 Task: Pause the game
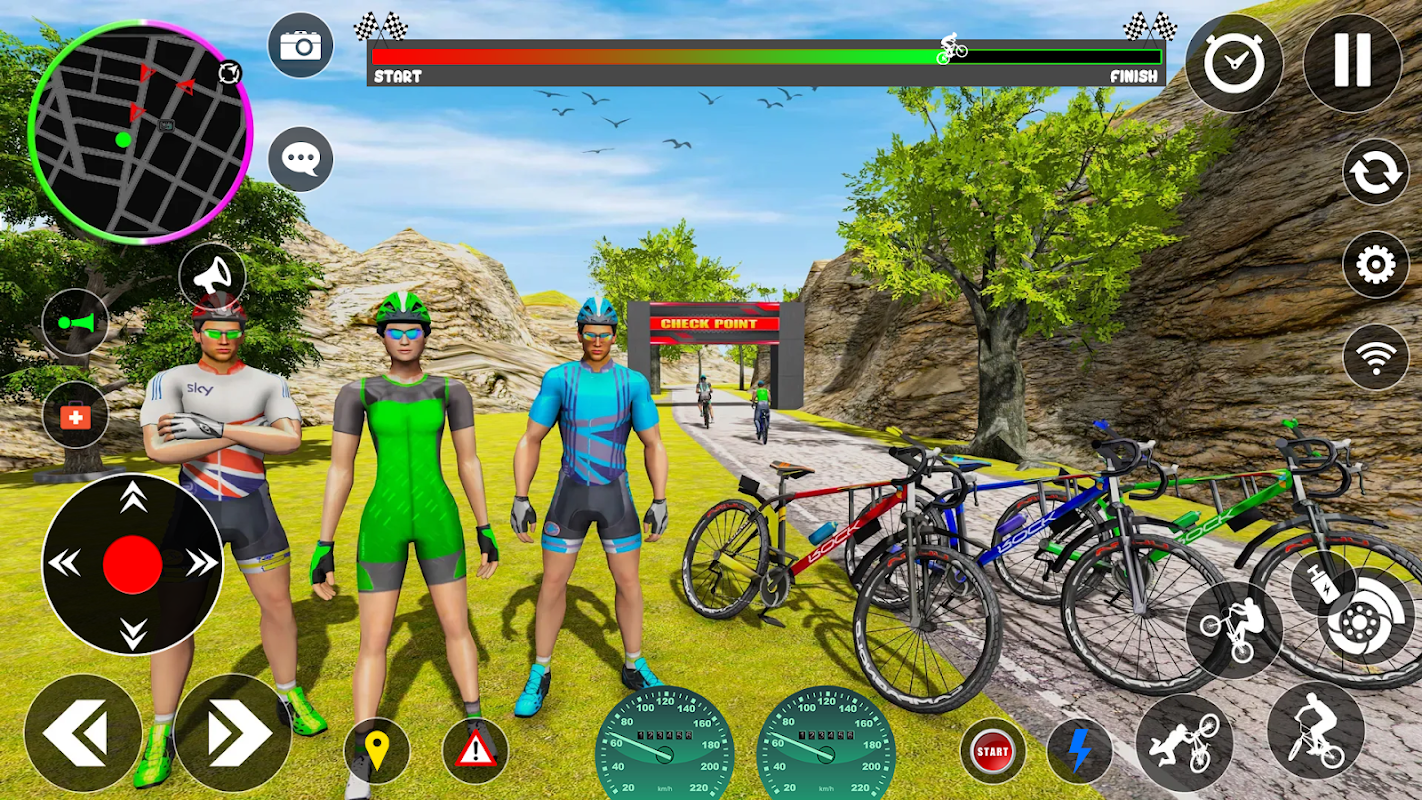[x=1352, y=62]
